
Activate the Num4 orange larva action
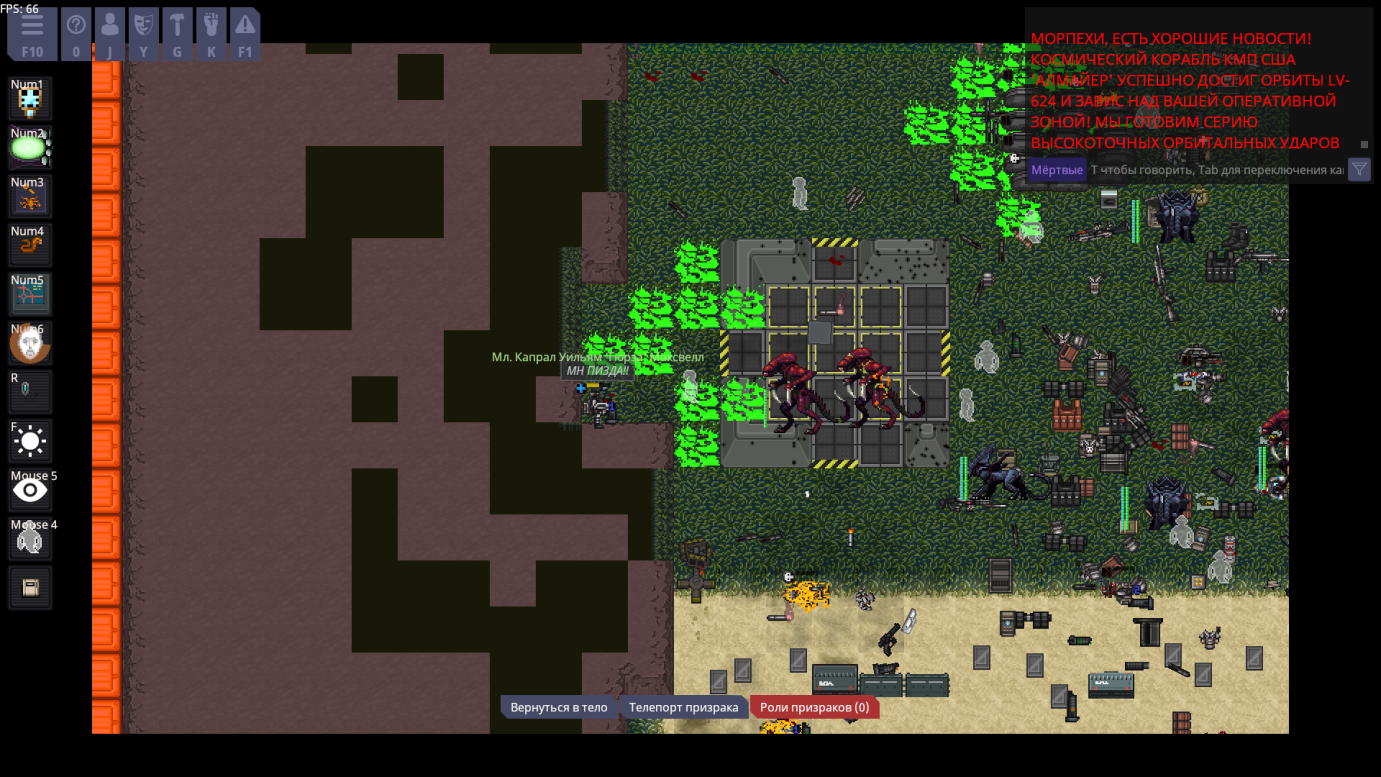click(30, 247)
